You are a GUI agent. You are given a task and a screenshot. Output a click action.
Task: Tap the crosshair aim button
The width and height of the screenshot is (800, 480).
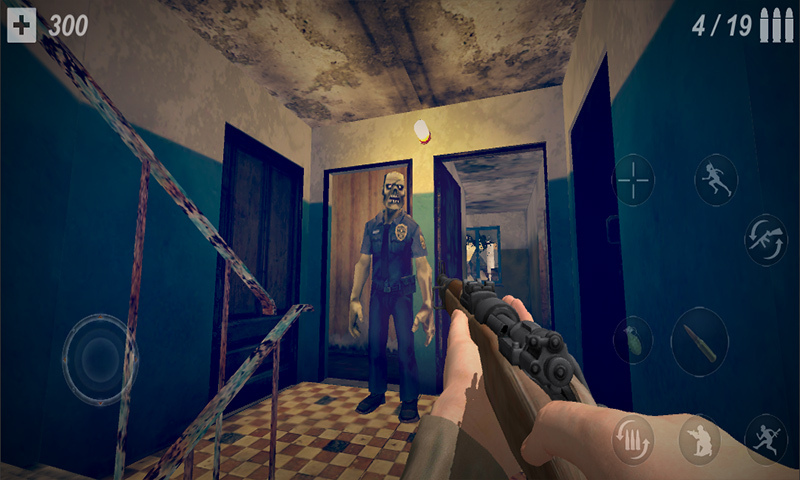pos(633,180)
